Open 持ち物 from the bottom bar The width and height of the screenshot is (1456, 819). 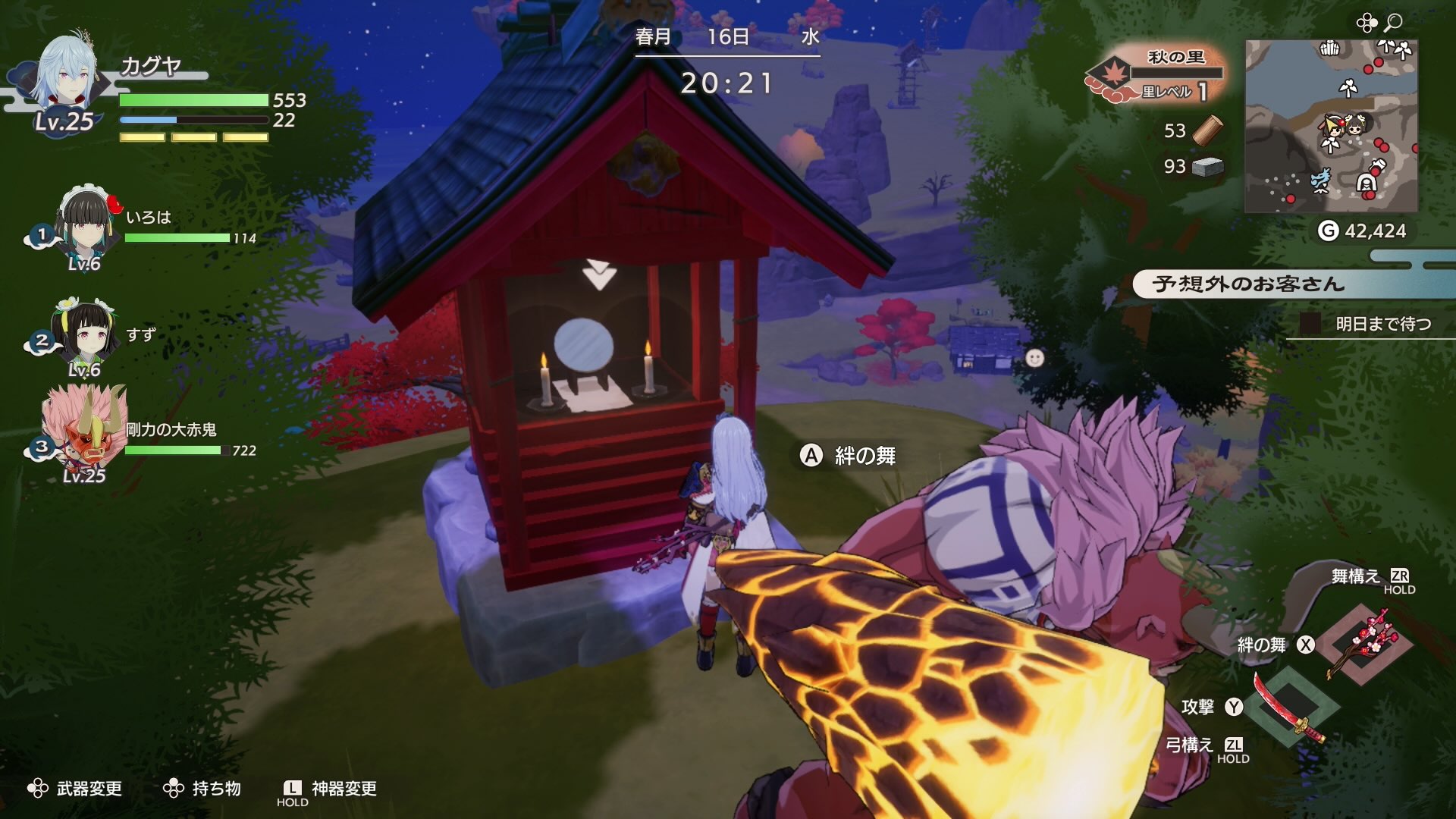click(207, 789)
